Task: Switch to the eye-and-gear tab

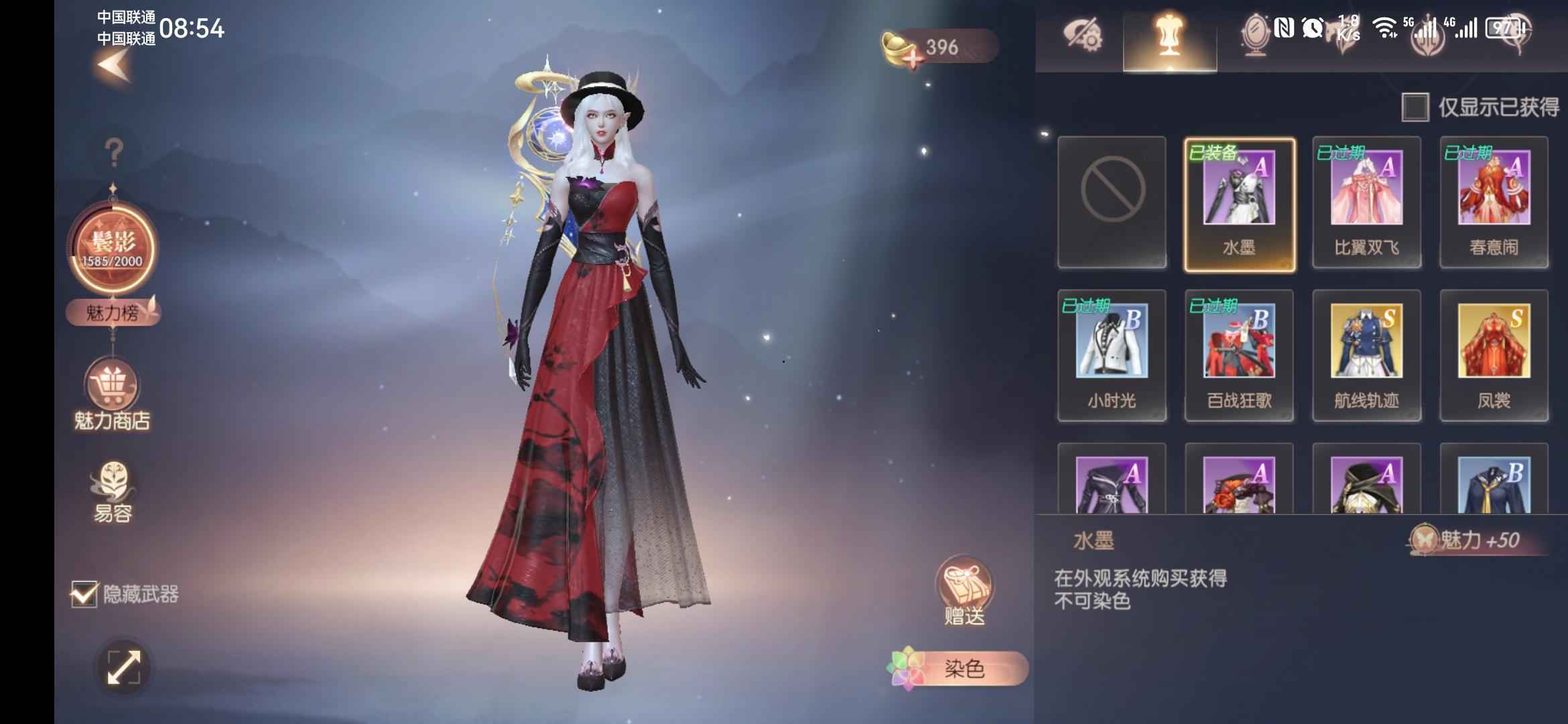Action: [1081, 36]
